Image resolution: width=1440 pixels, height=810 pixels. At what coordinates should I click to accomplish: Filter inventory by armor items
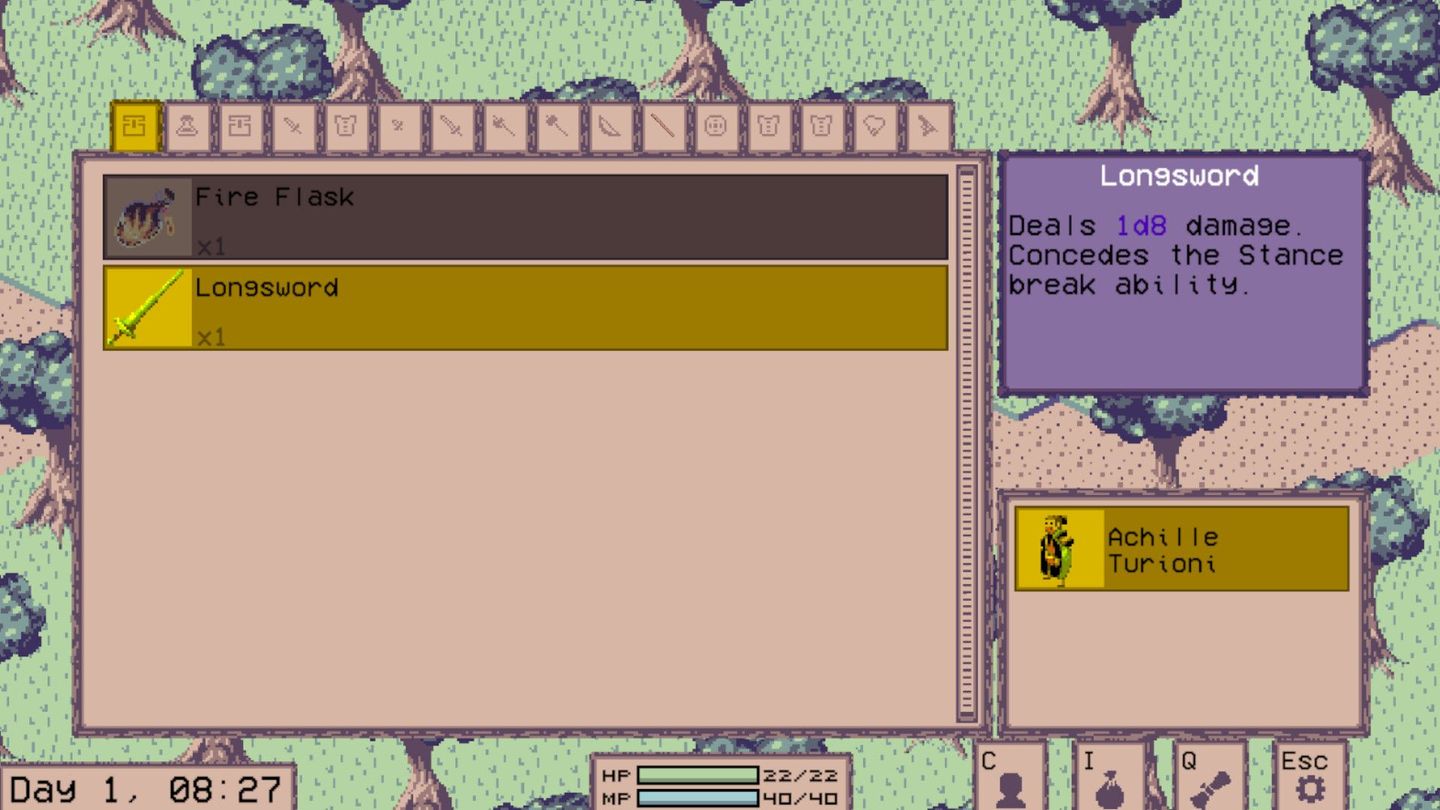pyautogui.click(x=345, y=127)
